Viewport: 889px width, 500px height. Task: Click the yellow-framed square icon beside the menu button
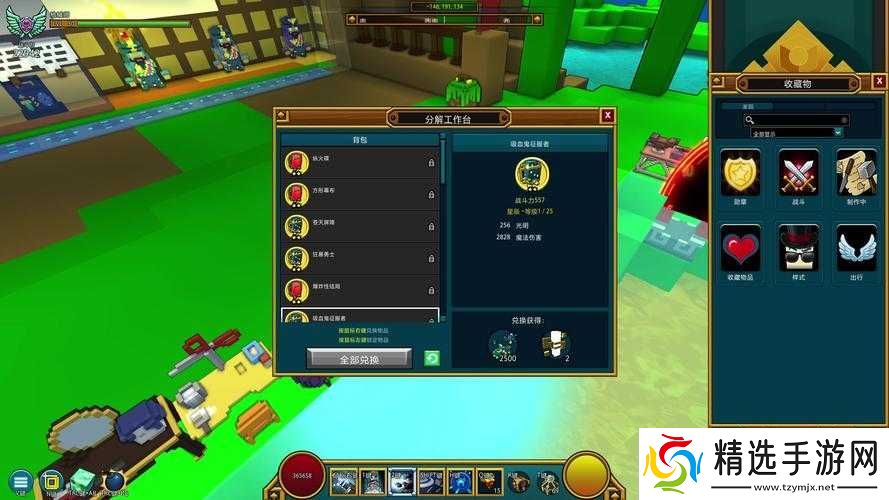(51, 480)
